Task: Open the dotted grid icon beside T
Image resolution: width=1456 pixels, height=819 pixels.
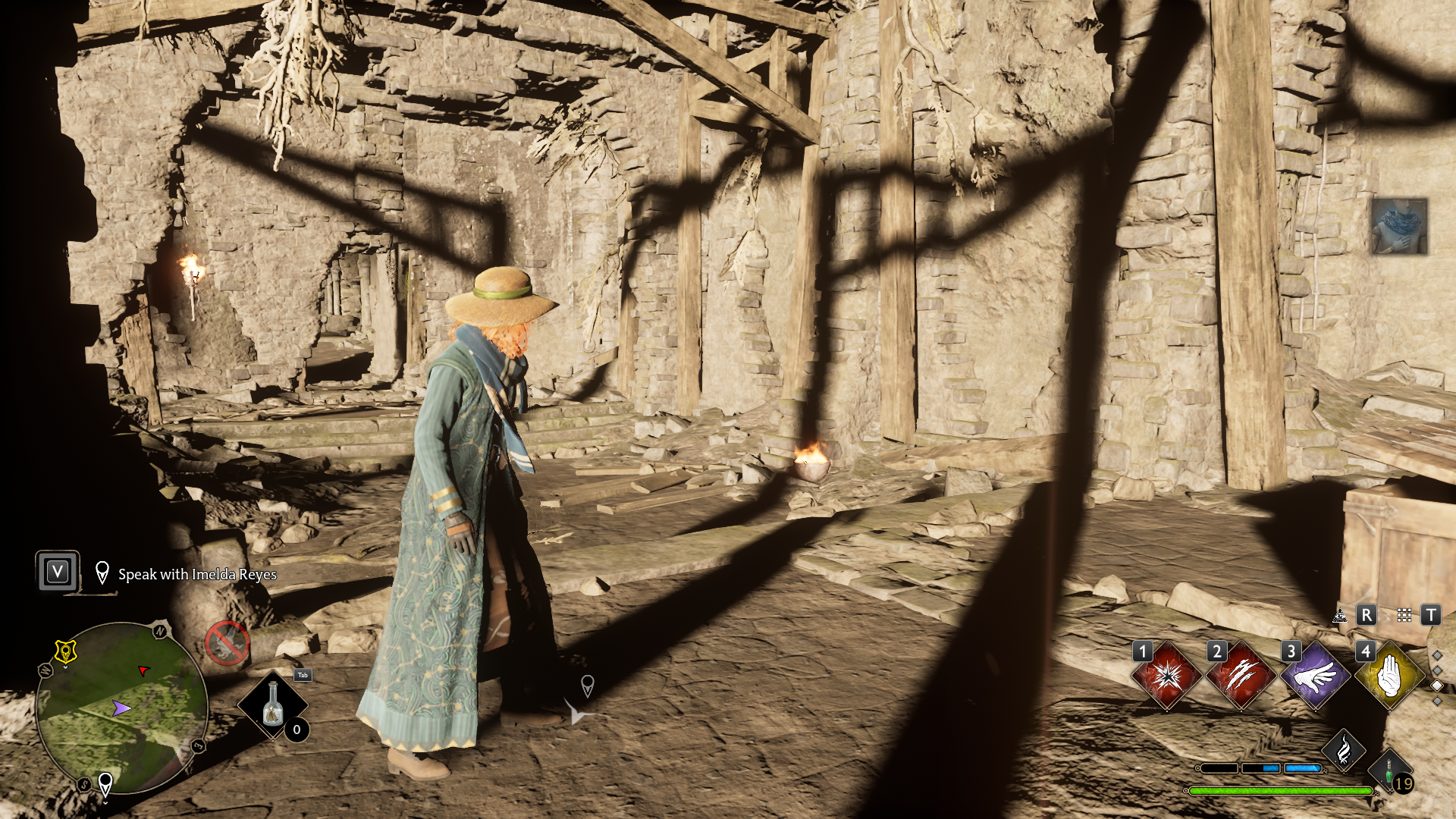Action: click(x=1404, y=615)
